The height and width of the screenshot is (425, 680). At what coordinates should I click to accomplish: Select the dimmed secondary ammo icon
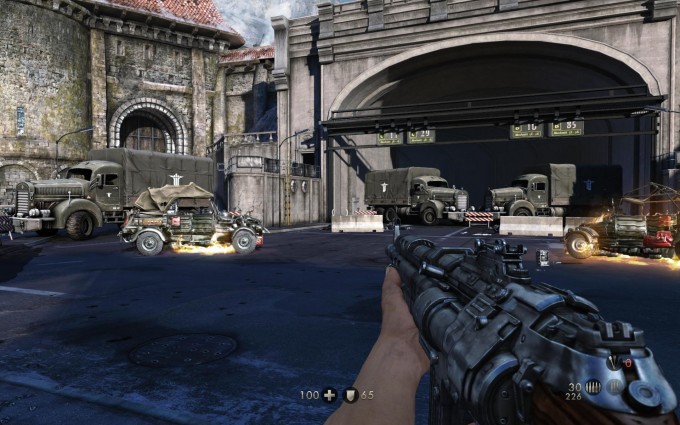[615, 386]
